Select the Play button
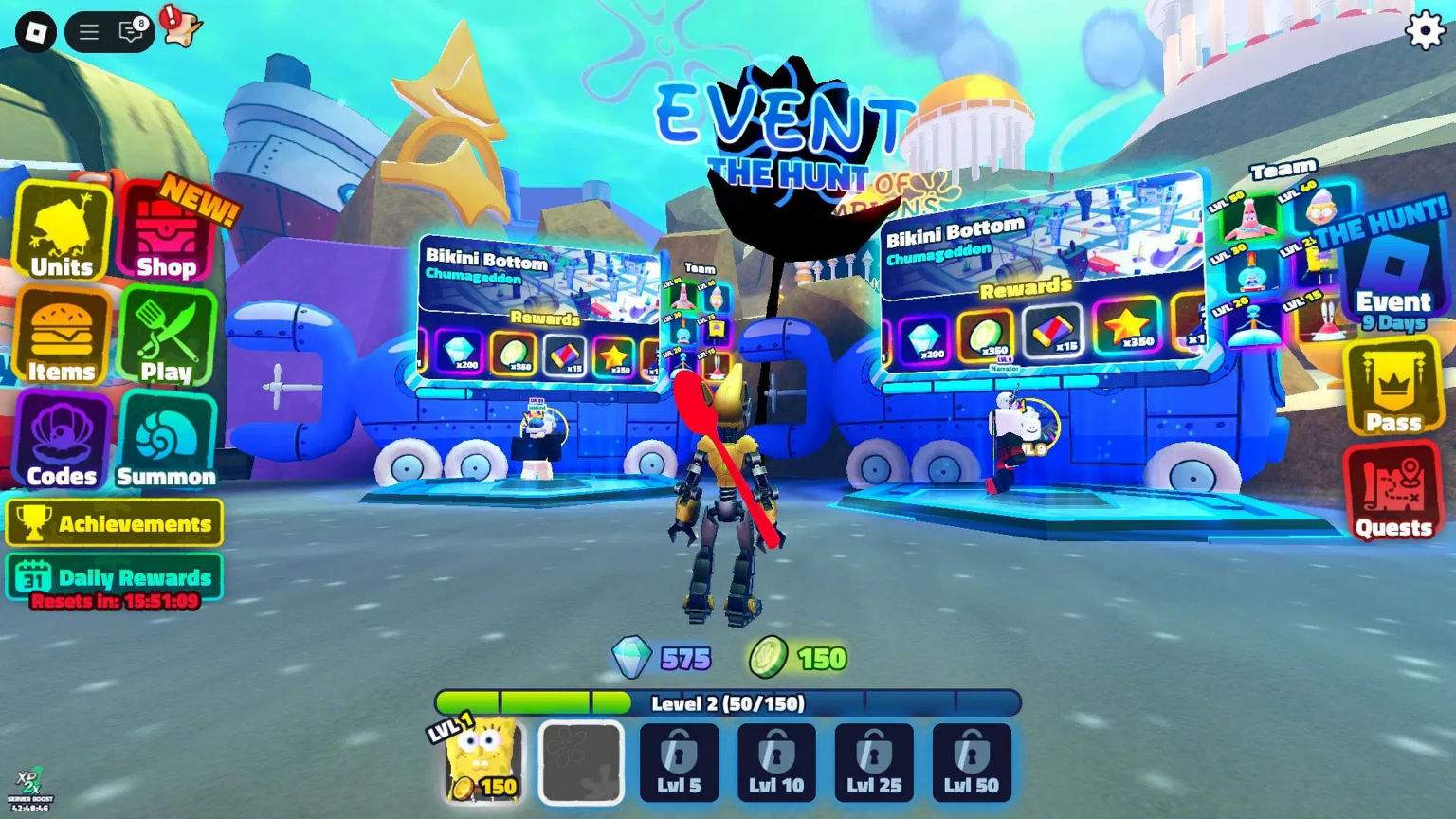Image resolution: width=1456 pixels, height=819 pixels. tap(167, 337)
